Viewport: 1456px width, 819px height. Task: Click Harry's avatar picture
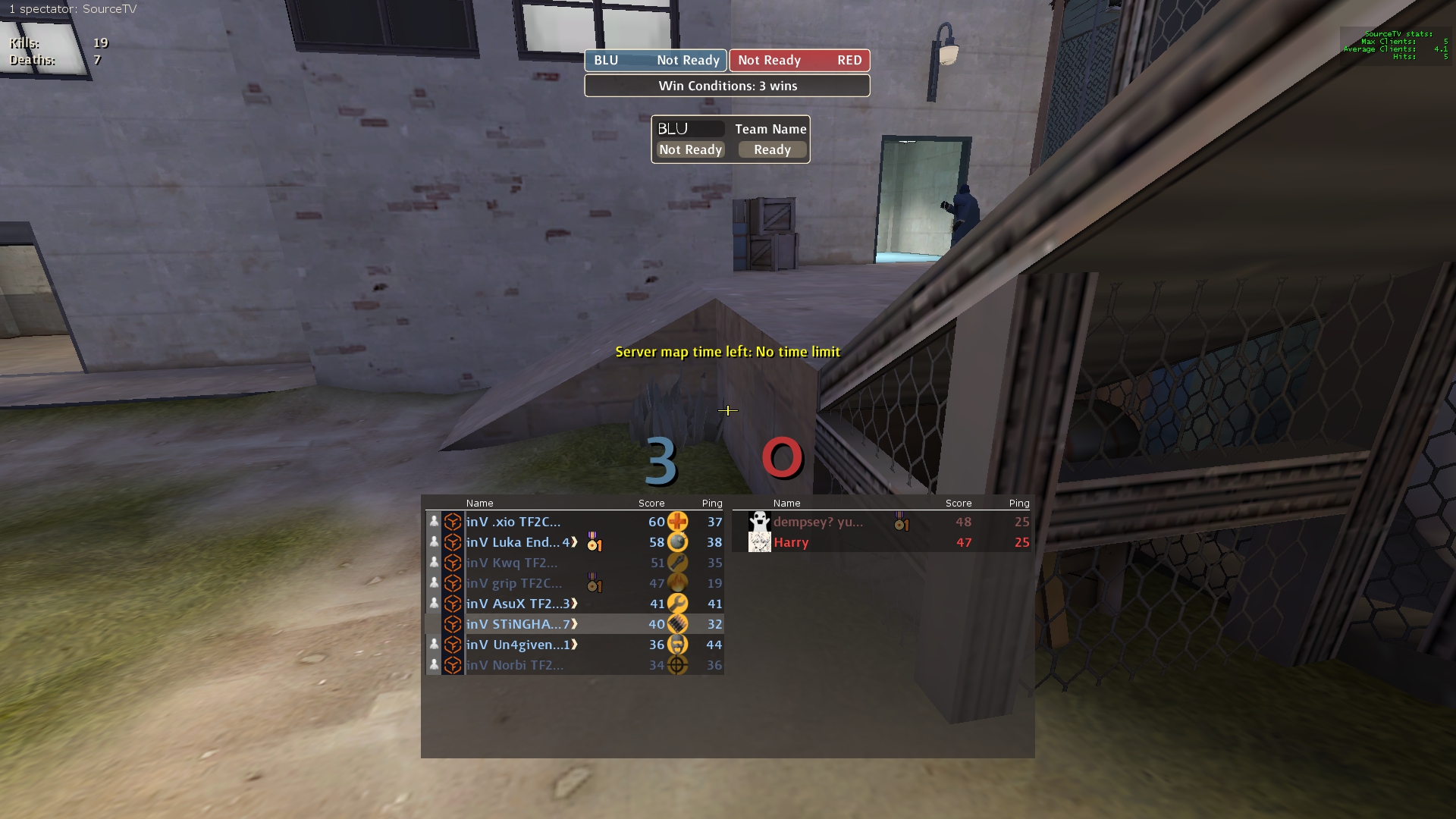[759, 542]
